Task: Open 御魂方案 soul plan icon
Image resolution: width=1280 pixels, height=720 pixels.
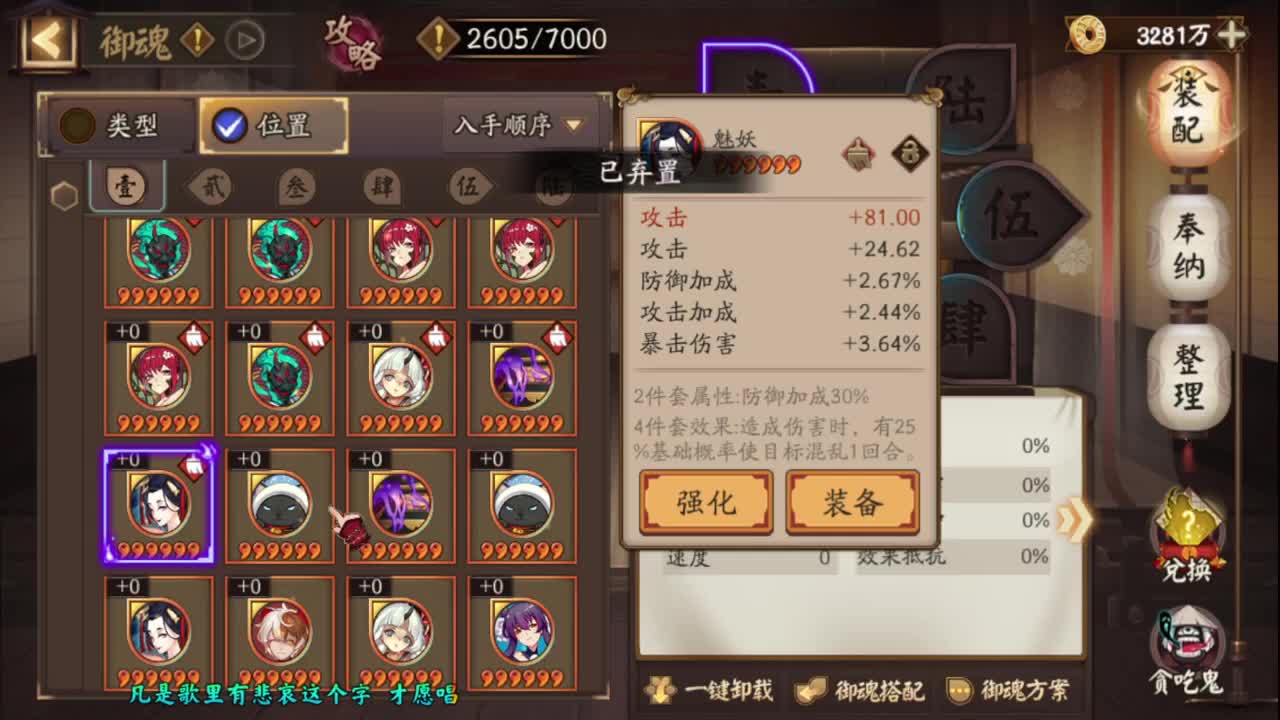Action: coord(961,691)
